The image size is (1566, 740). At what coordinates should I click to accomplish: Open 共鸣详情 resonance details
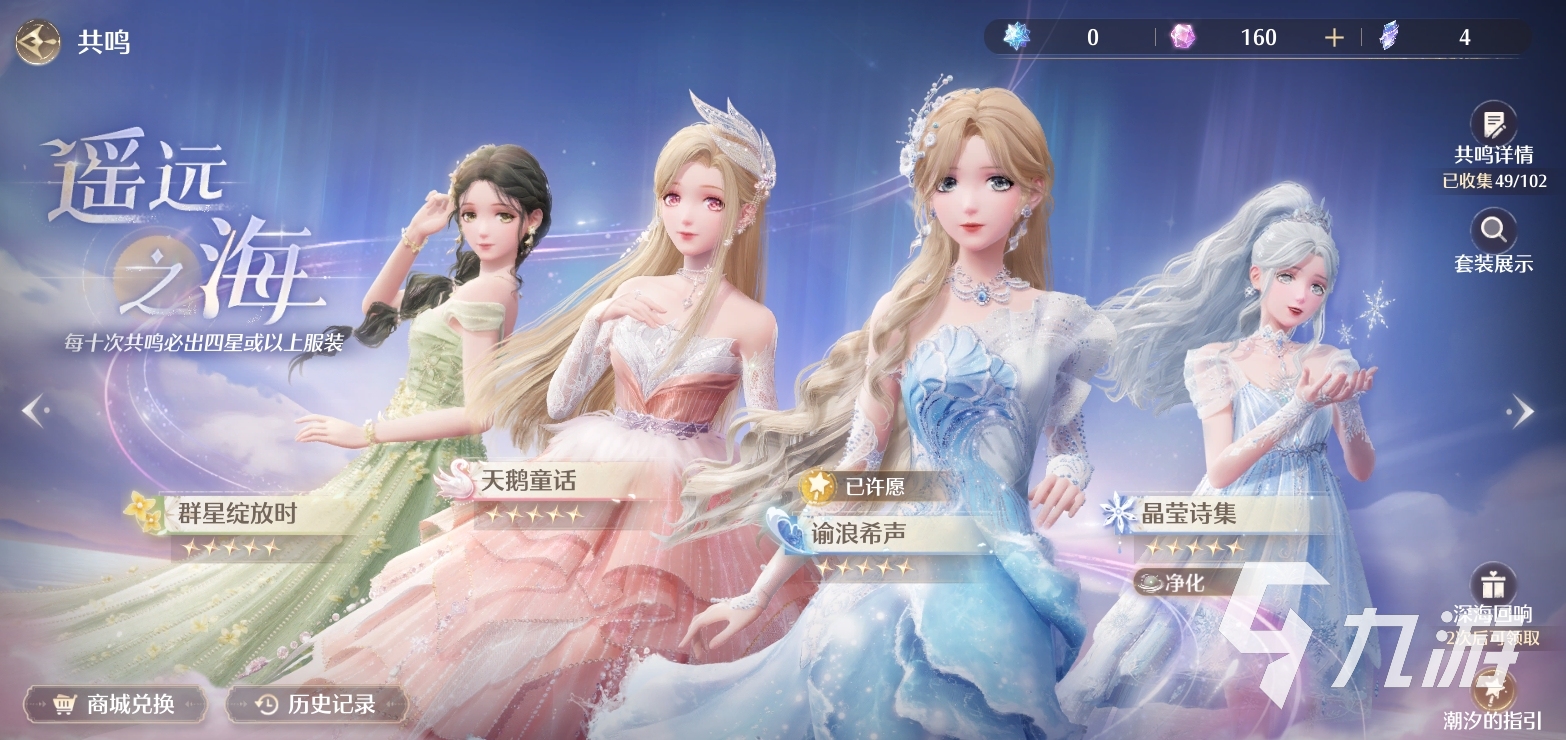(1493, 126)
